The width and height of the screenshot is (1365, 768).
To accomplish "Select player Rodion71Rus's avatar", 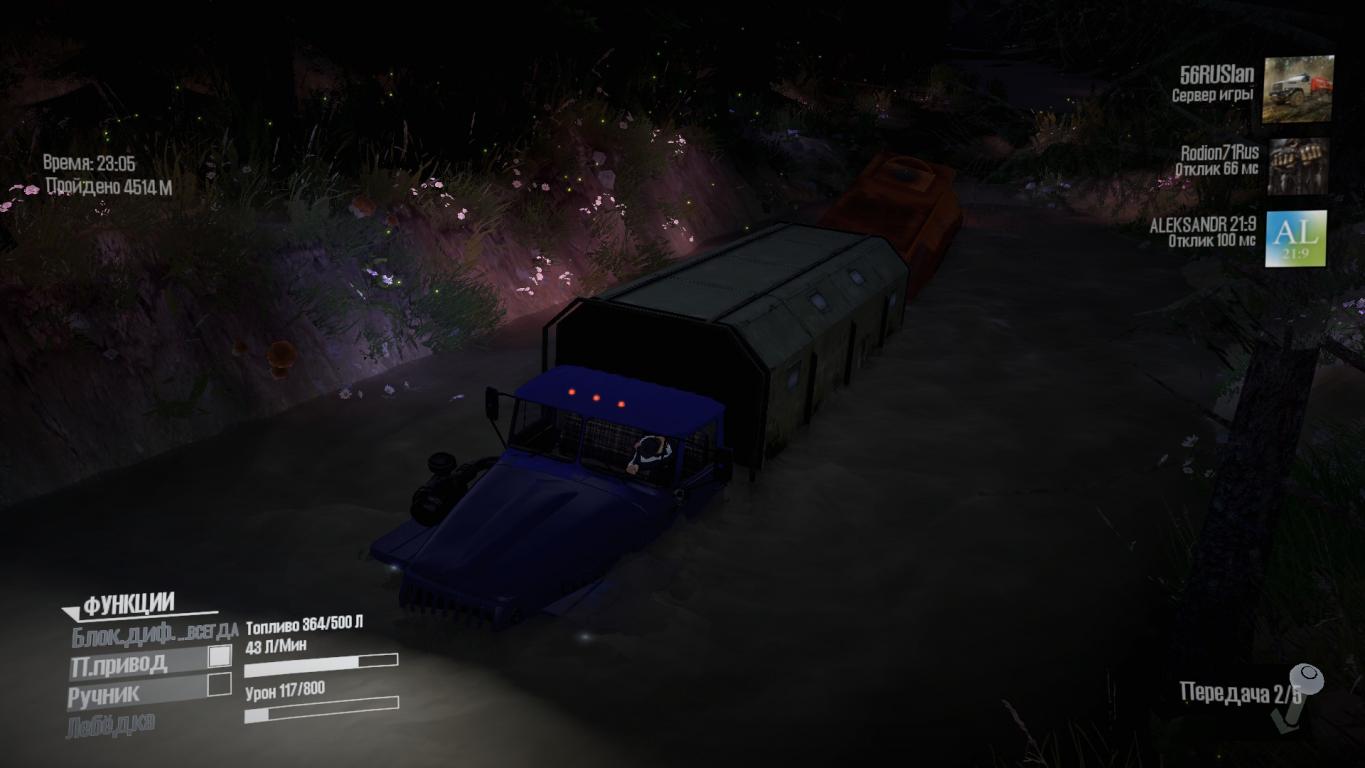I will [x=1297, y=166].
